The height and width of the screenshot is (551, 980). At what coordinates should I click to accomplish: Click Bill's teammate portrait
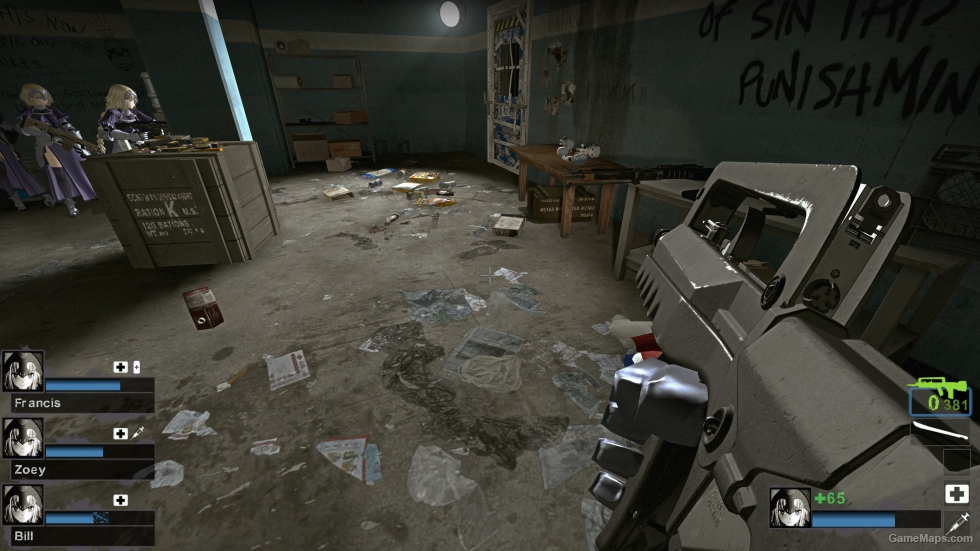pos(22,505)
